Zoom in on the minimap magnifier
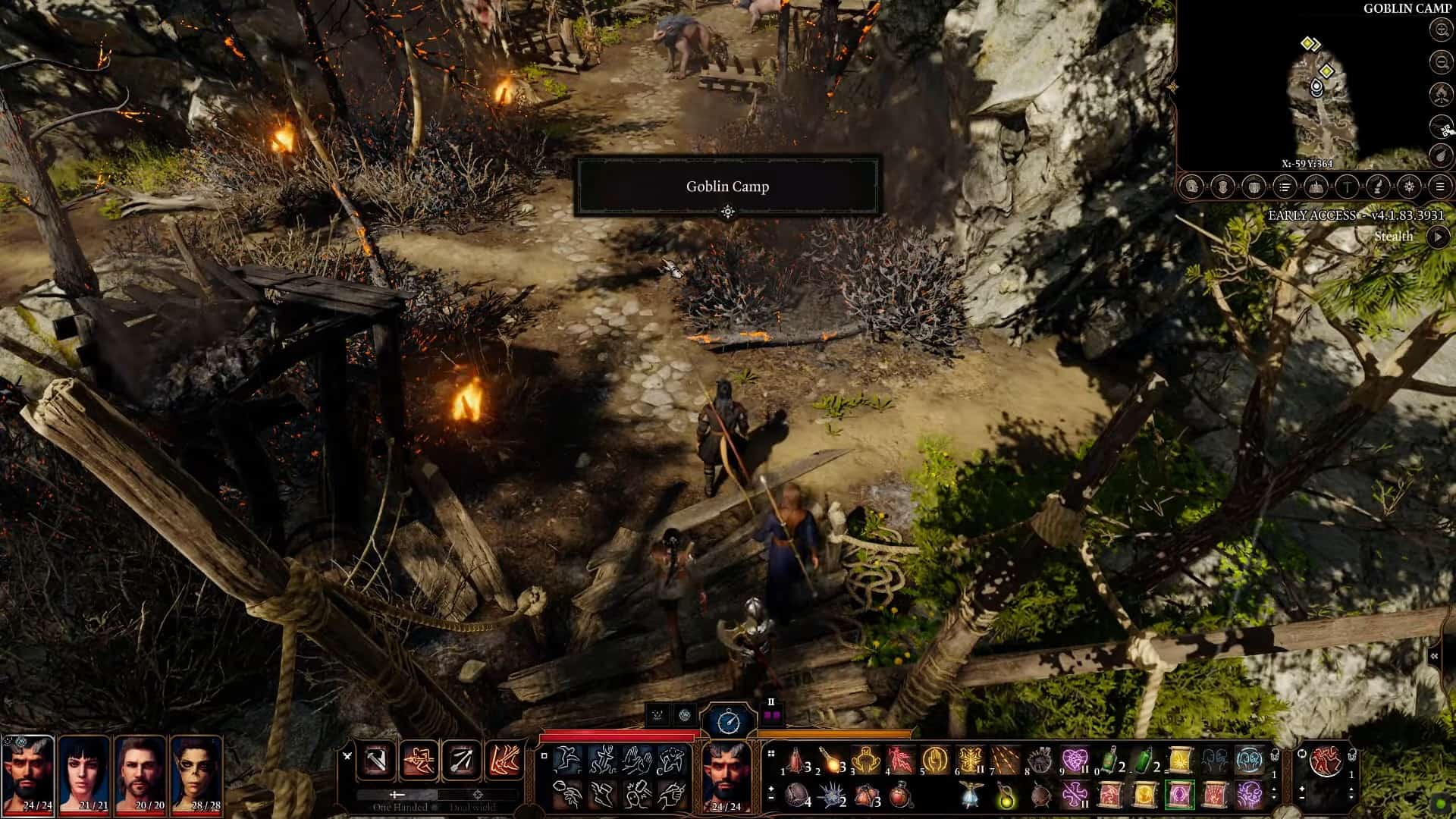Image resolution: width=1456 pixels, height=819 pixels. [x=1441, y=30]
